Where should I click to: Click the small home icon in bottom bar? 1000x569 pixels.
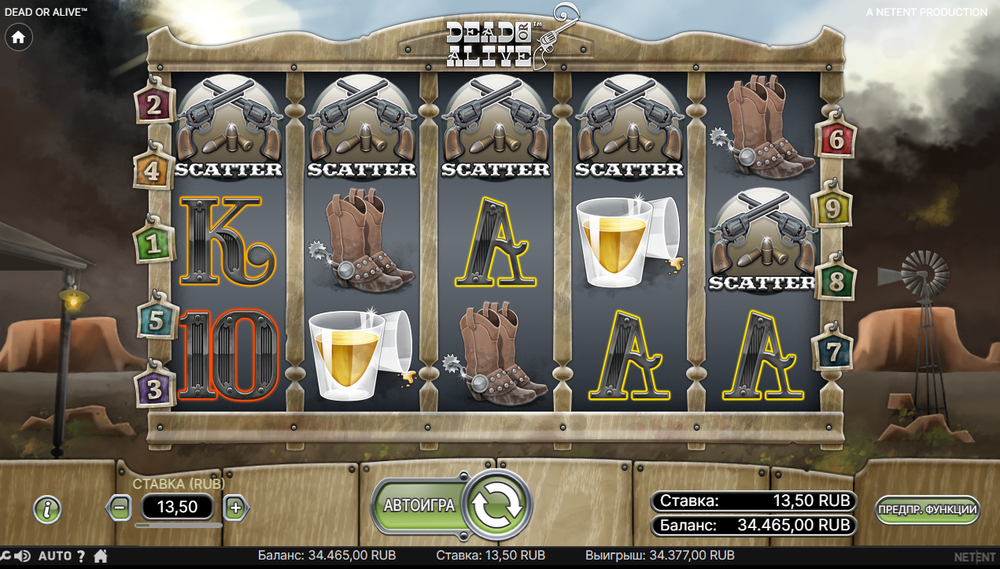(100, 556)
